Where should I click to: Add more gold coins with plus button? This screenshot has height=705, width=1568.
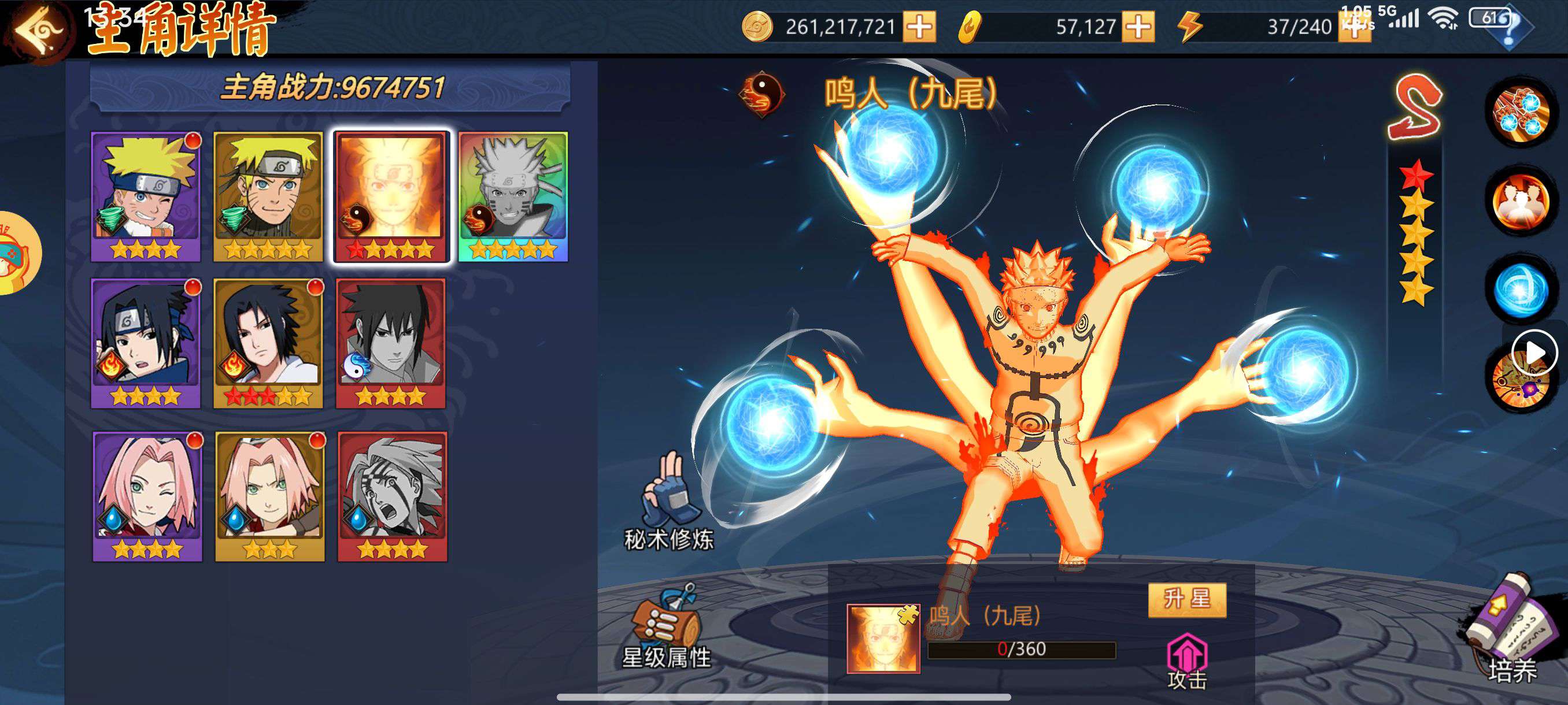coord(919,27)
